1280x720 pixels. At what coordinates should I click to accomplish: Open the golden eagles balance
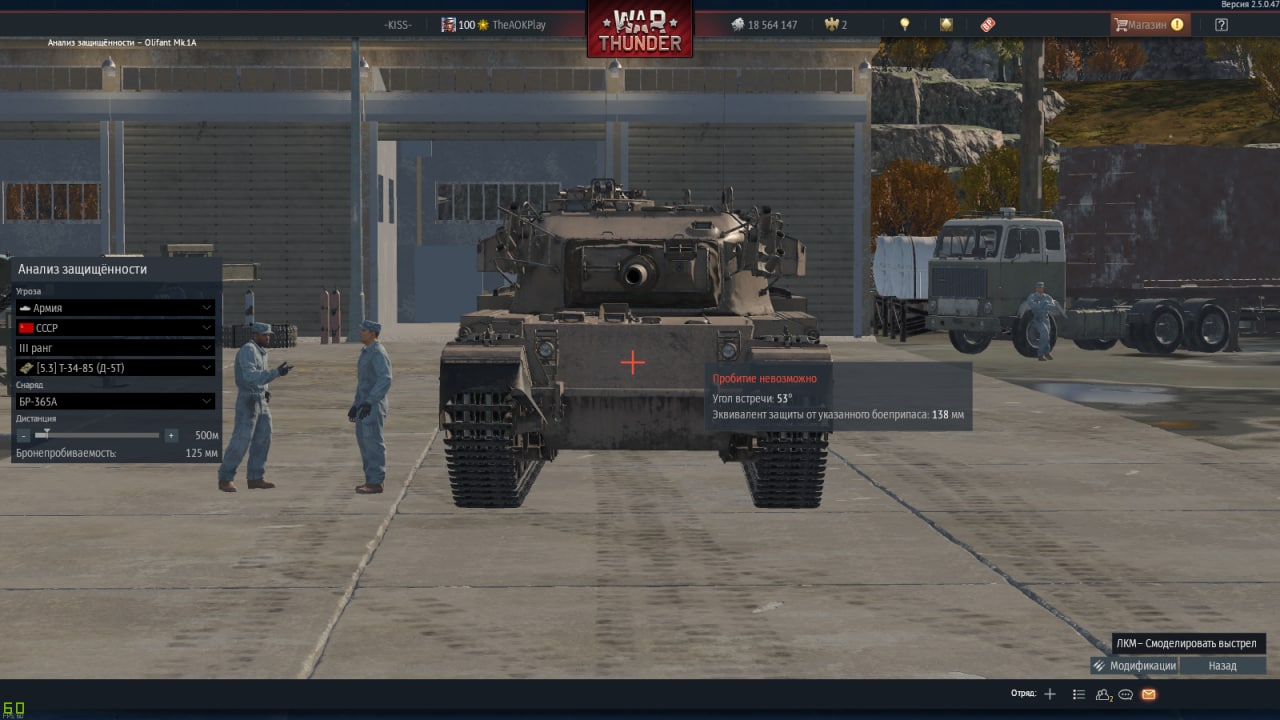tap(835, 25)
